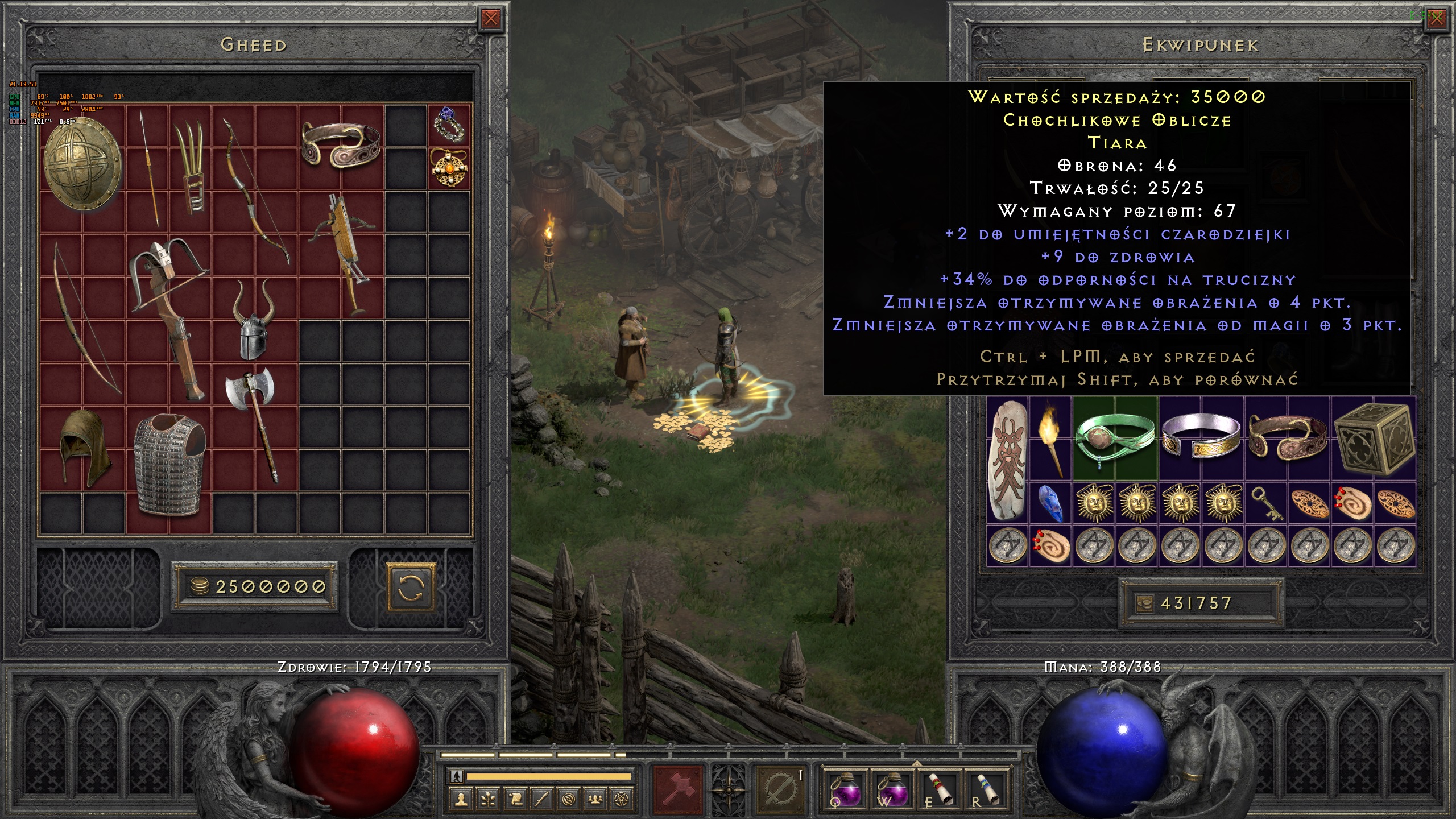1456x819 pixels.
Task: Click the silver circlet in inventory
Action: coord(1201,439)
